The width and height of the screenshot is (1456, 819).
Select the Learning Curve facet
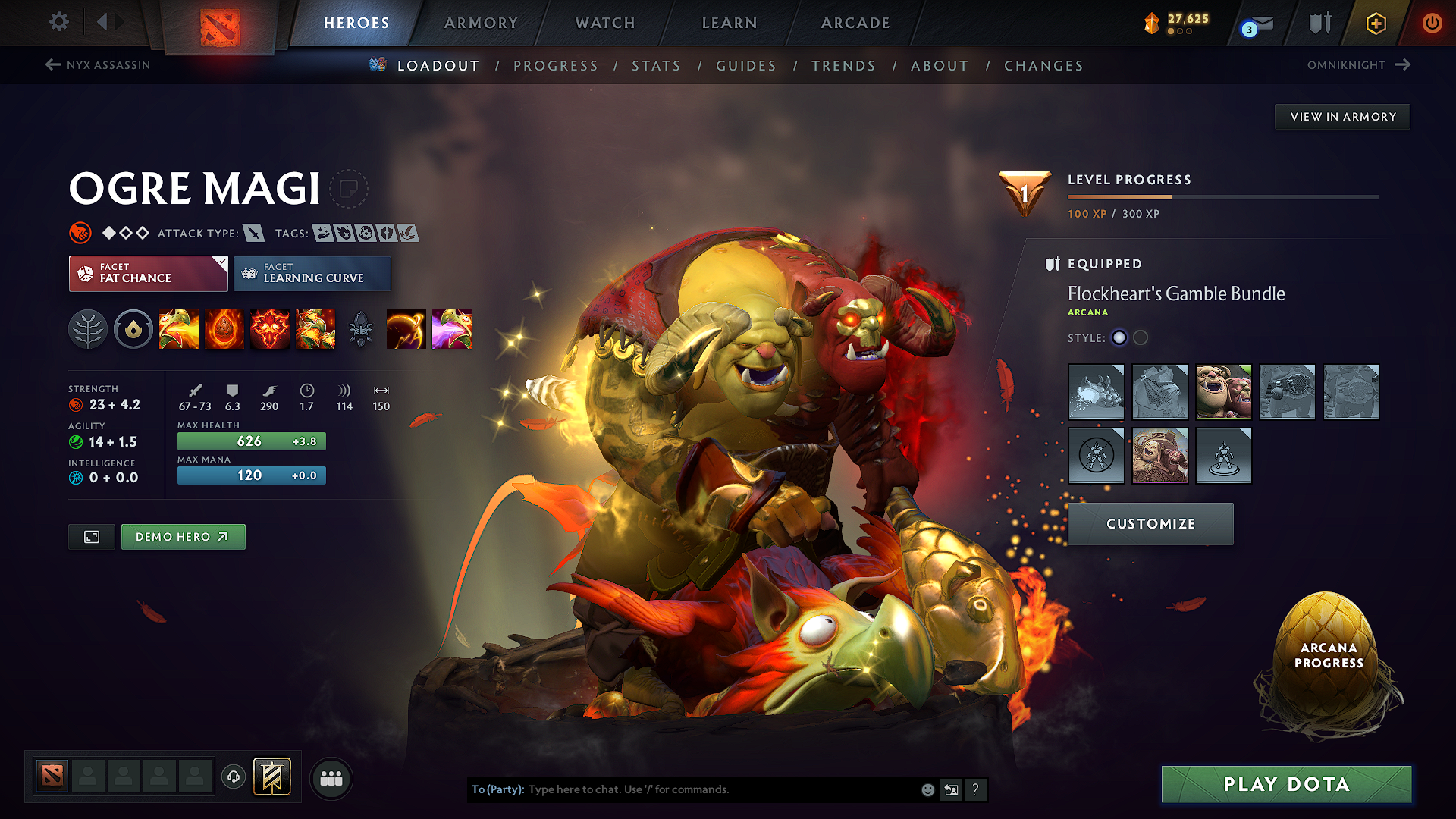312,274
